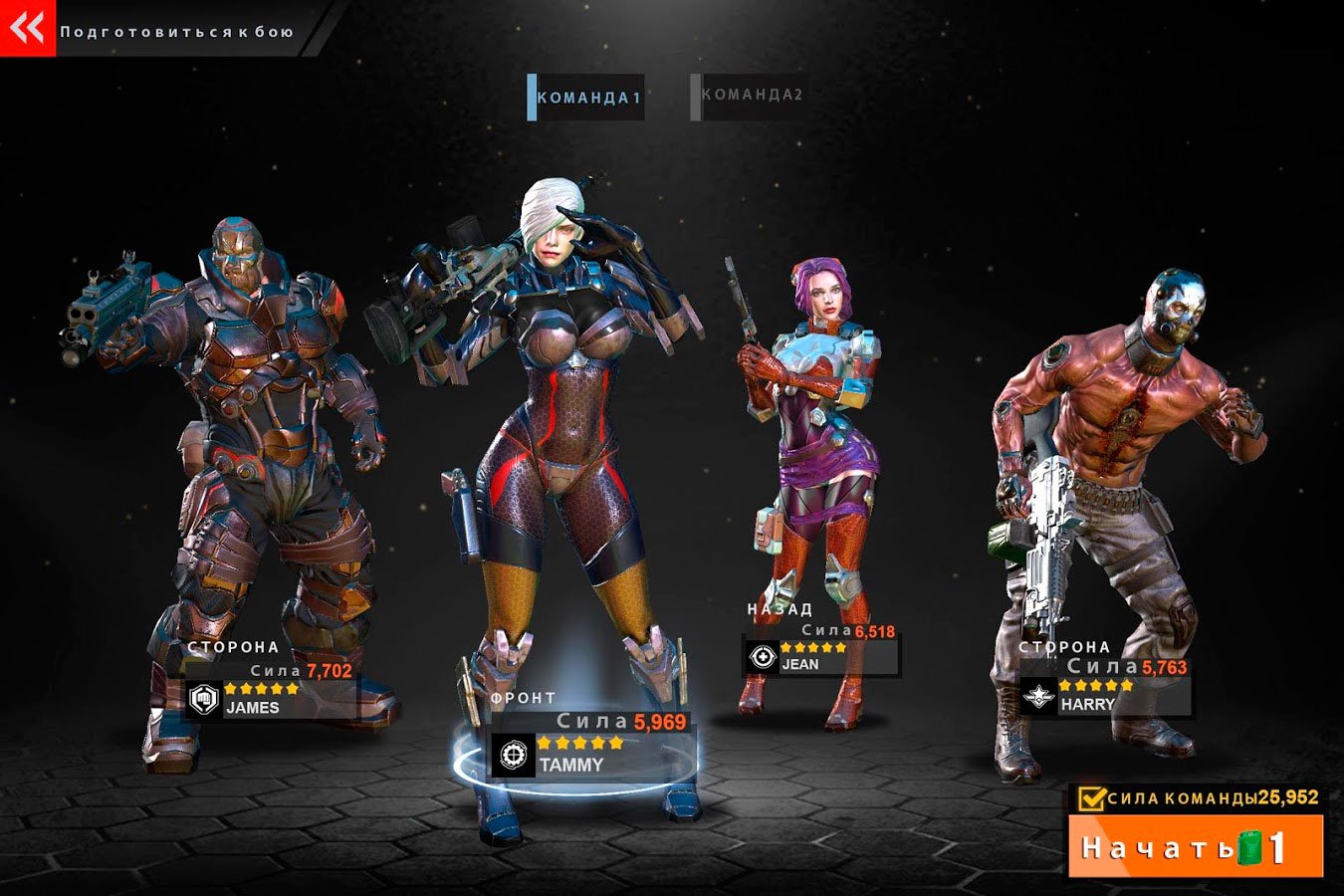Go back using the red arrow button
Image resolution: width=1344 pixels, height=896 pixels.
(27, 28)
